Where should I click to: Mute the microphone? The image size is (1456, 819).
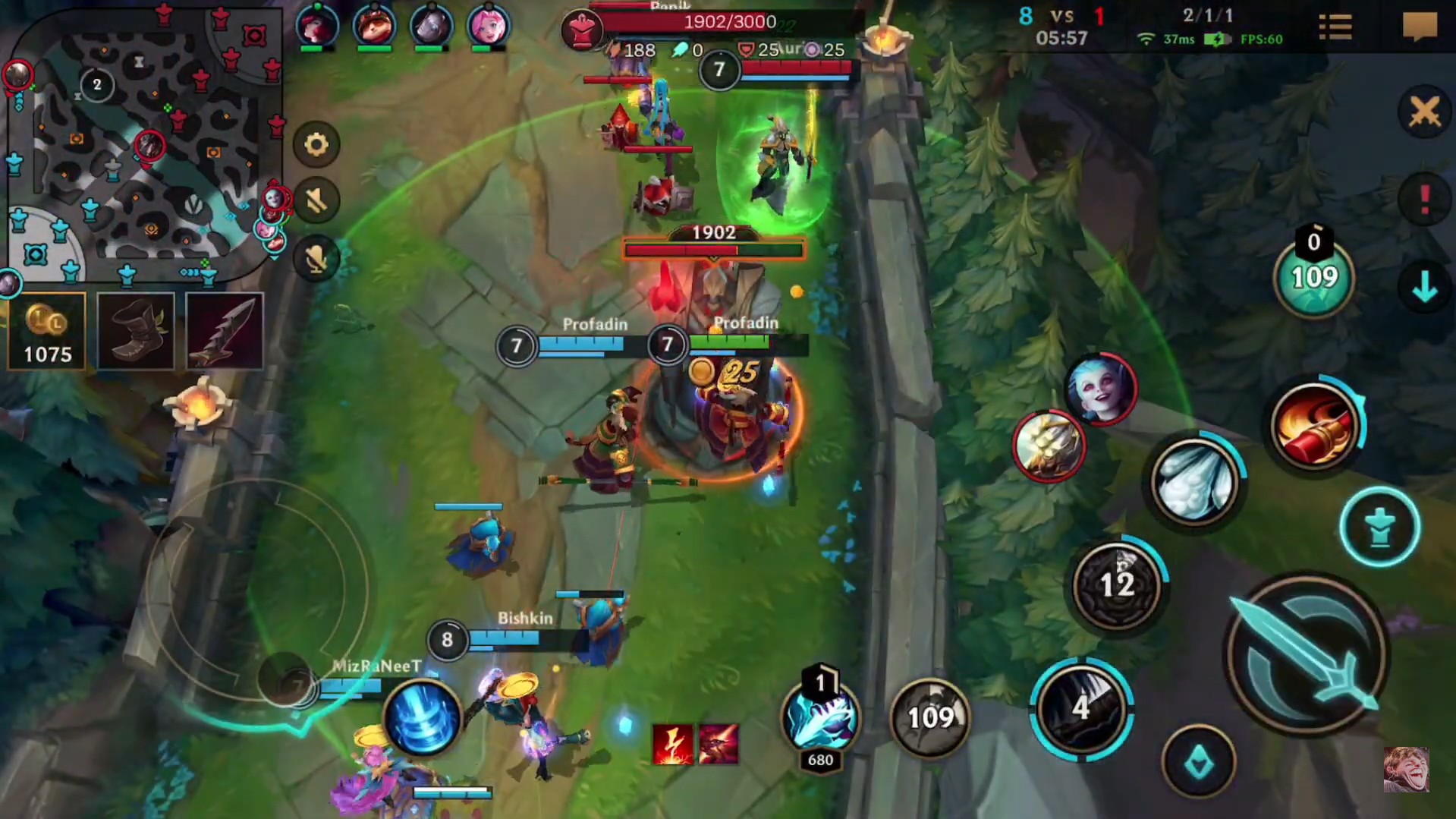[x=316, y=258]
